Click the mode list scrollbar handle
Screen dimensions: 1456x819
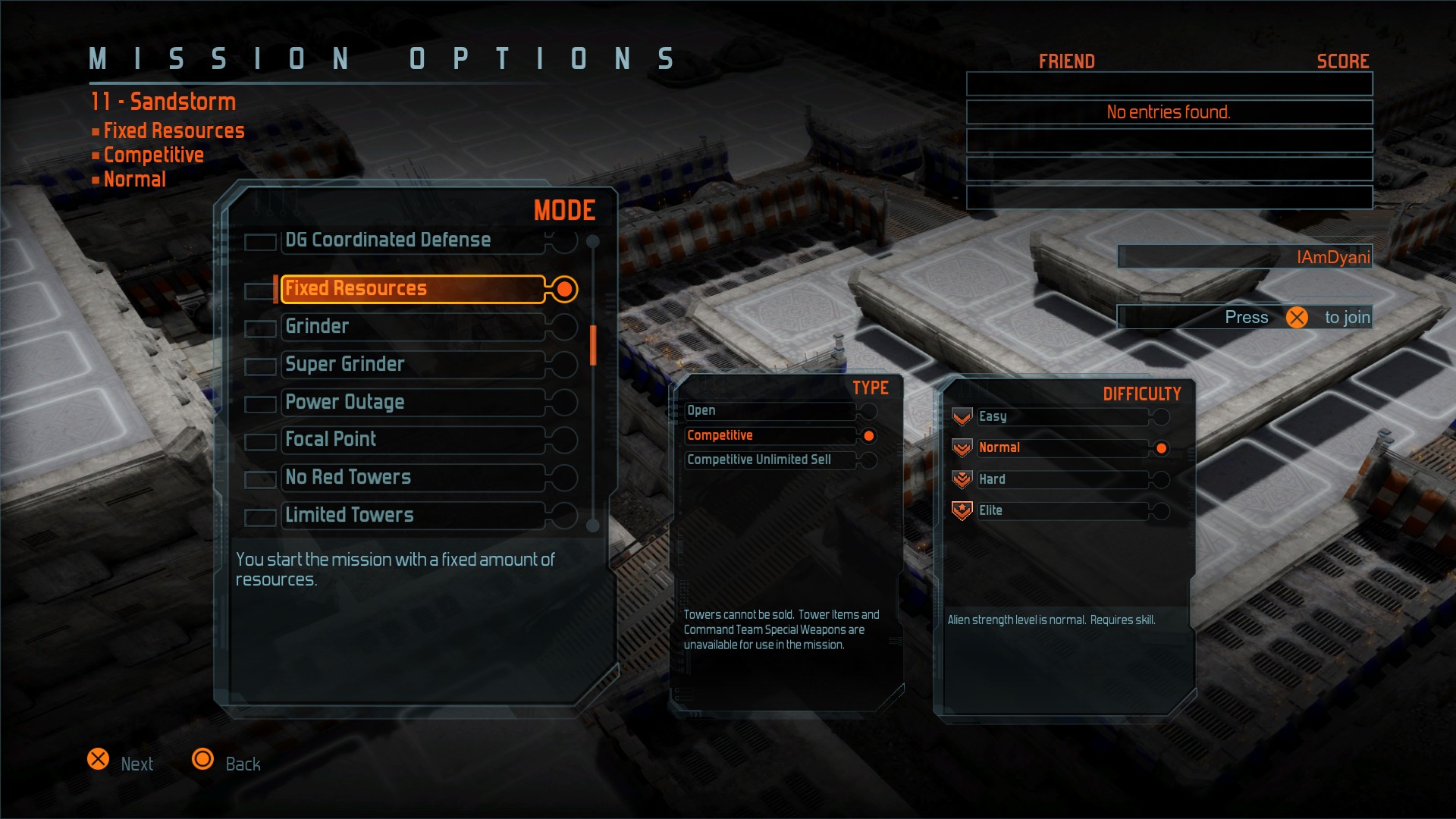click(x=592, y=345)
